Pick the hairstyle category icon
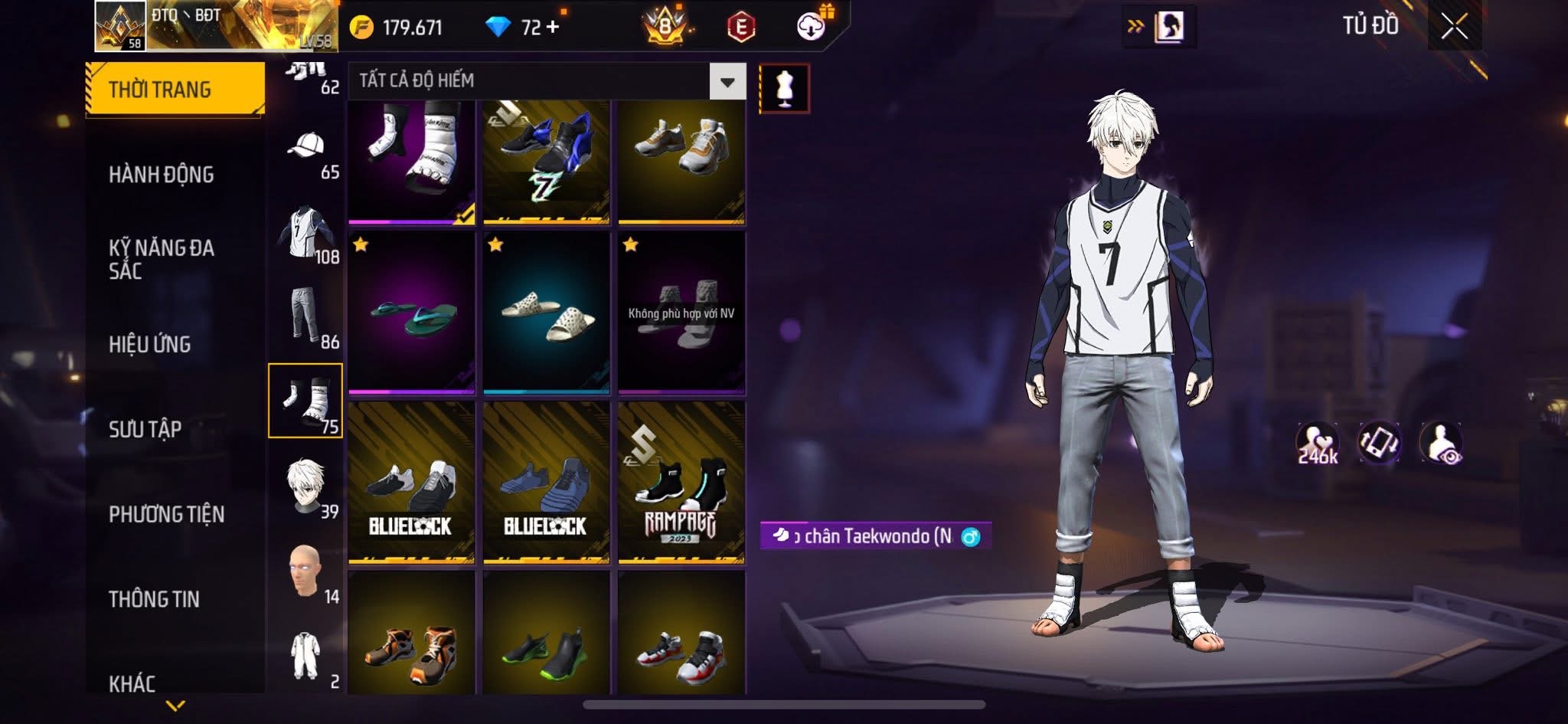Screen dimensions: 1568x724 305,485
